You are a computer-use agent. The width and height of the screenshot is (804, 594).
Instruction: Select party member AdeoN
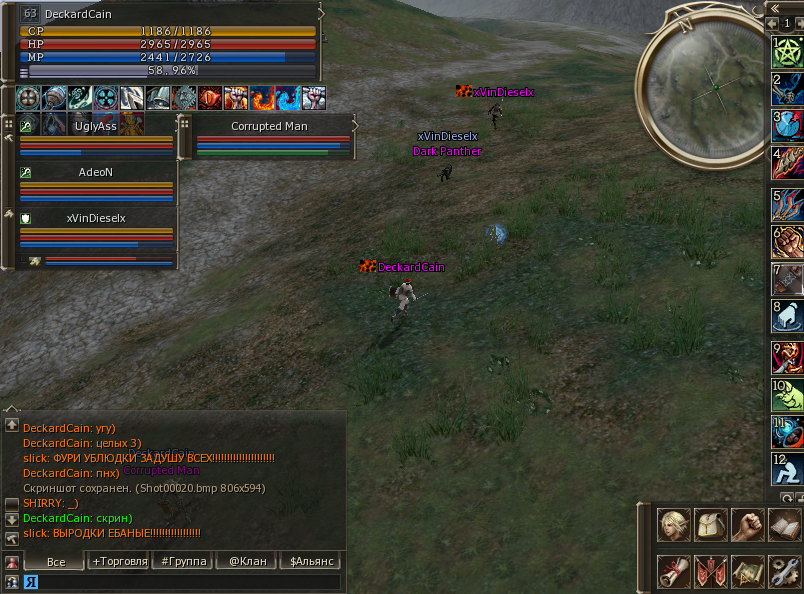pyautogui.click(x=96, y=172)
